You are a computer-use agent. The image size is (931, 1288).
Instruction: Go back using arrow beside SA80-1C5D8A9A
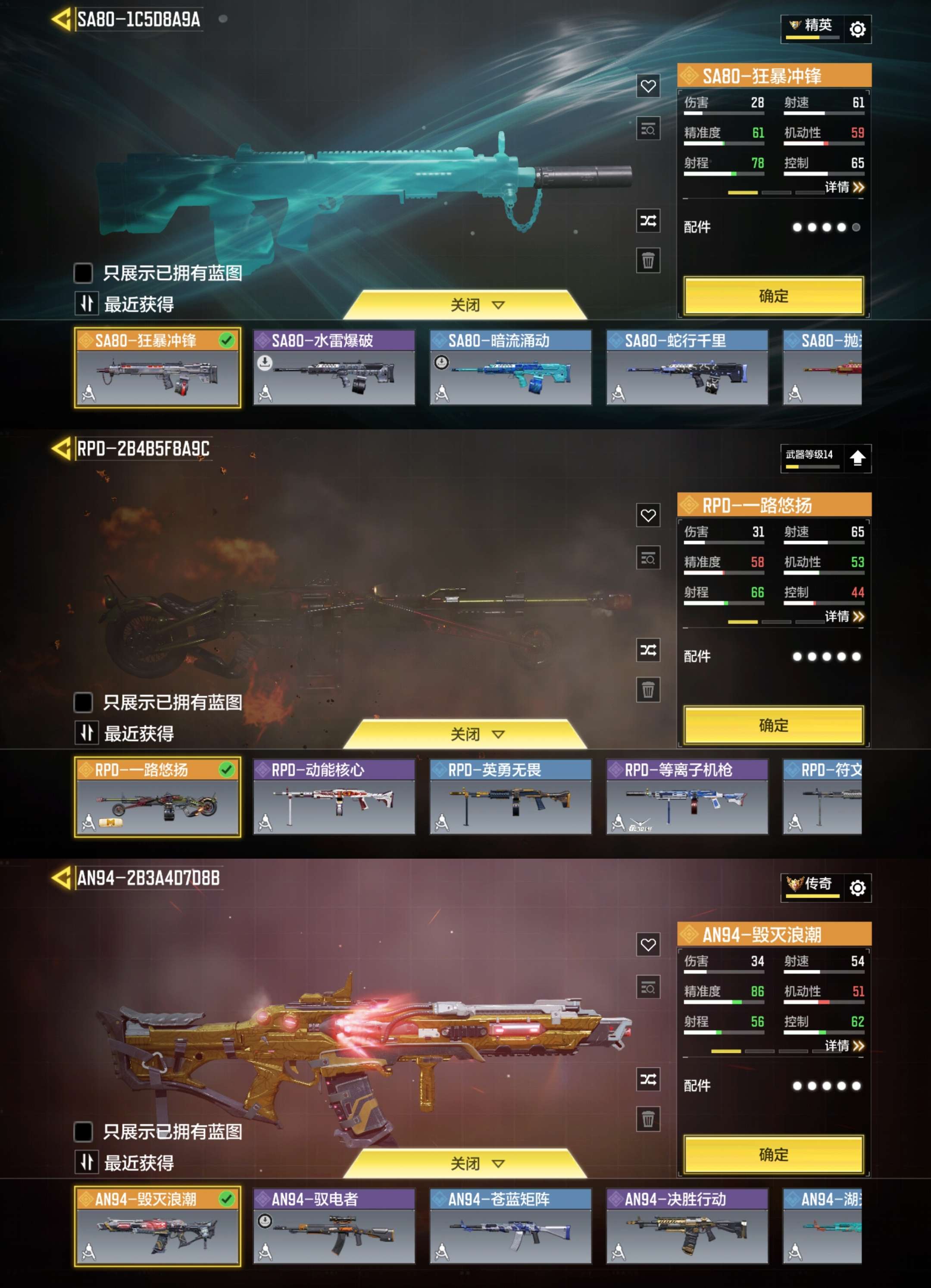[x=61, y=19]
